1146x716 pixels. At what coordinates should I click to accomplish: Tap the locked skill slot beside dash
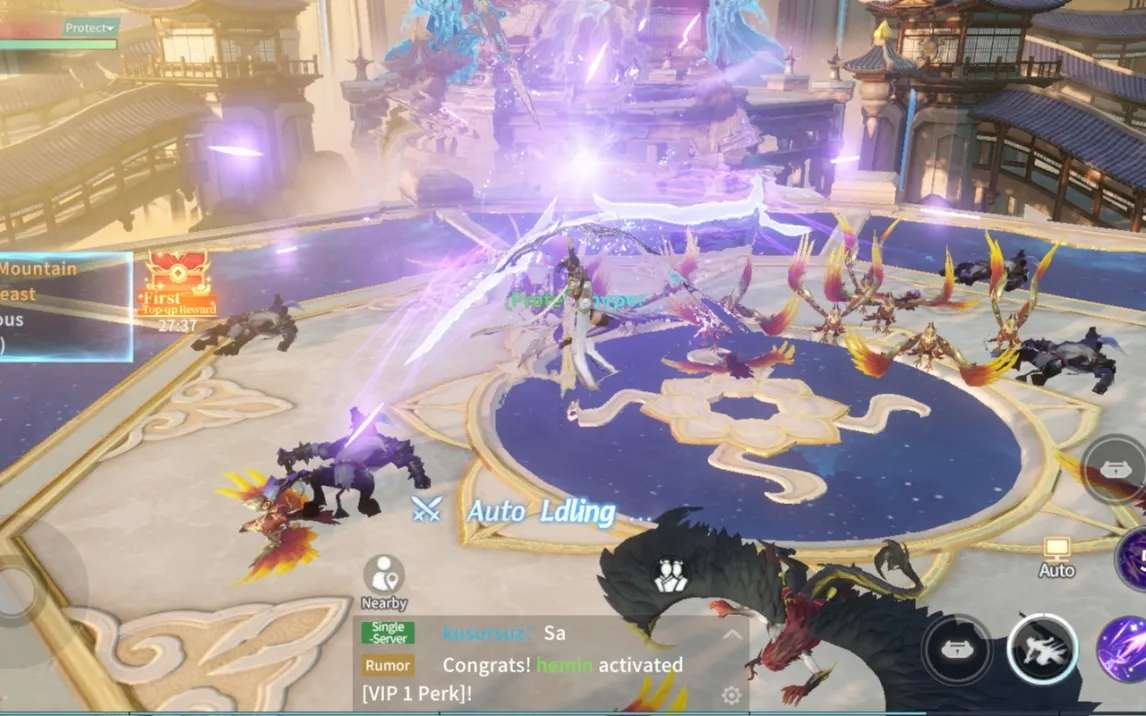click(957, 648)
